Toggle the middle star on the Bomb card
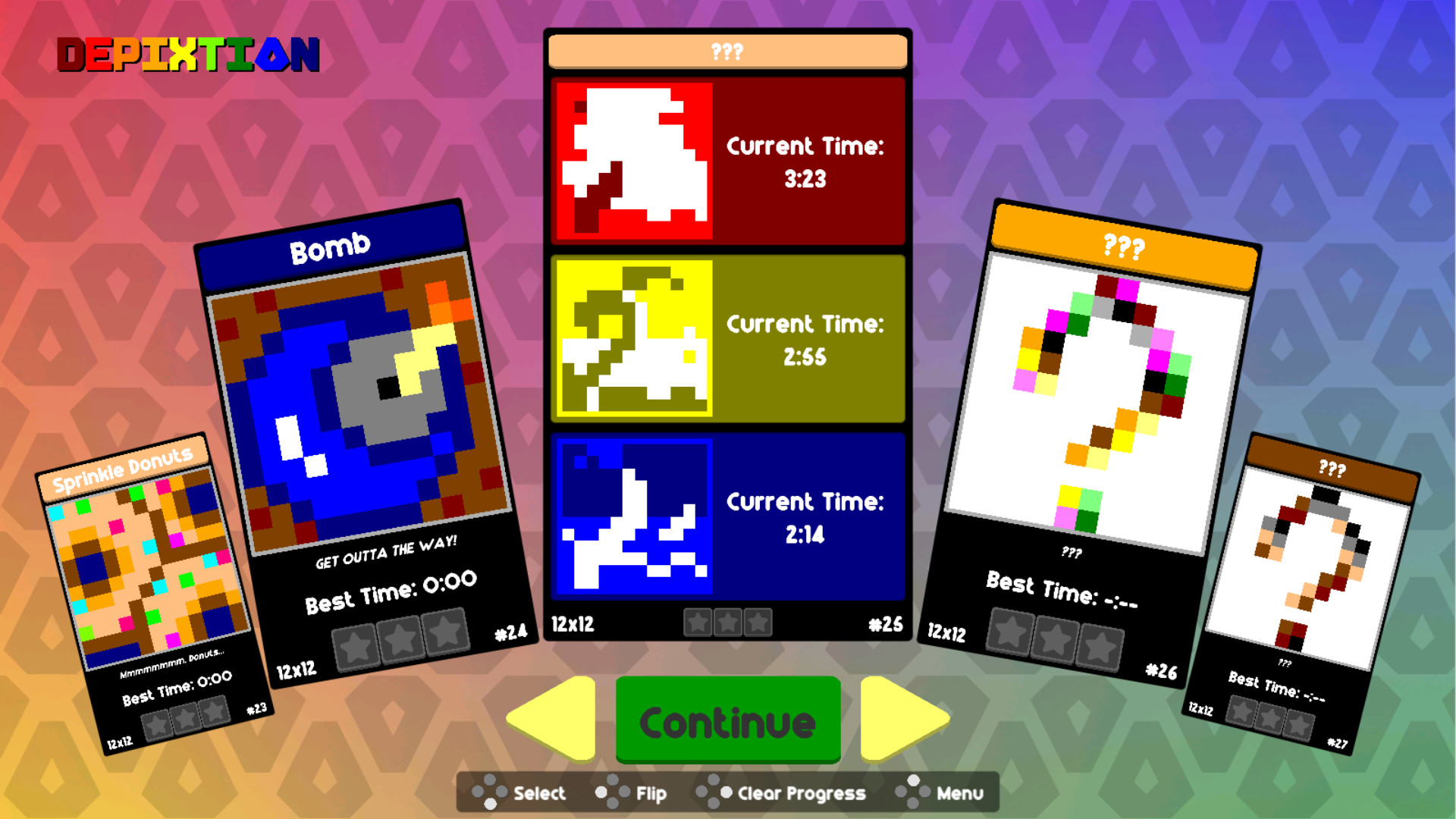This screenshot has width=1456, height=819. coord(403,637)
